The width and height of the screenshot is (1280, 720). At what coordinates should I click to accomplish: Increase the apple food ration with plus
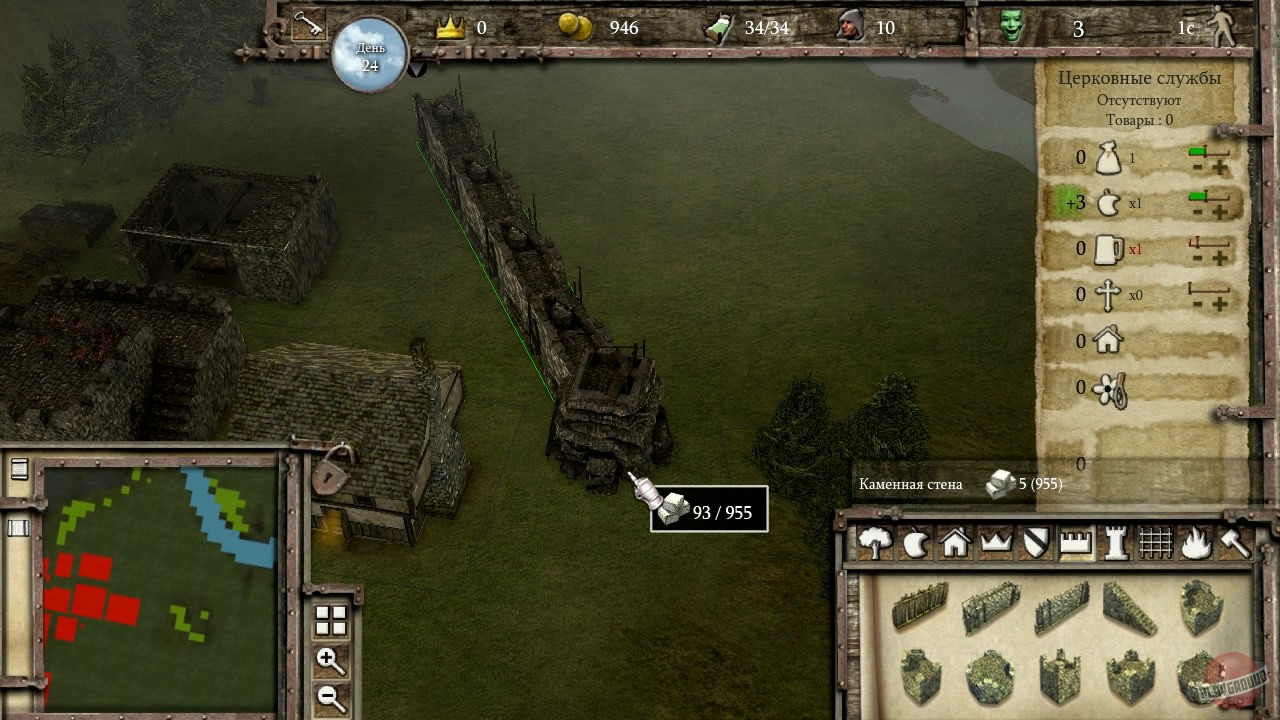pos(1220,213)
